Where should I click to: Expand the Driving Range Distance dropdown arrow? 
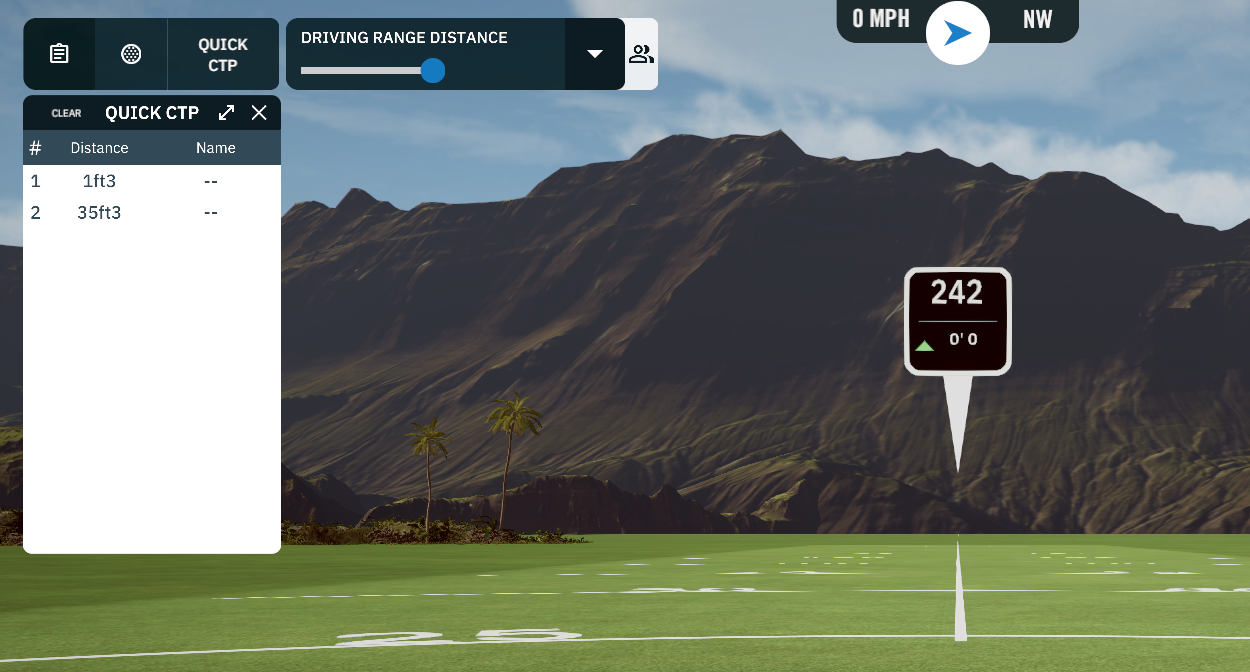click(x=595, y=54)
